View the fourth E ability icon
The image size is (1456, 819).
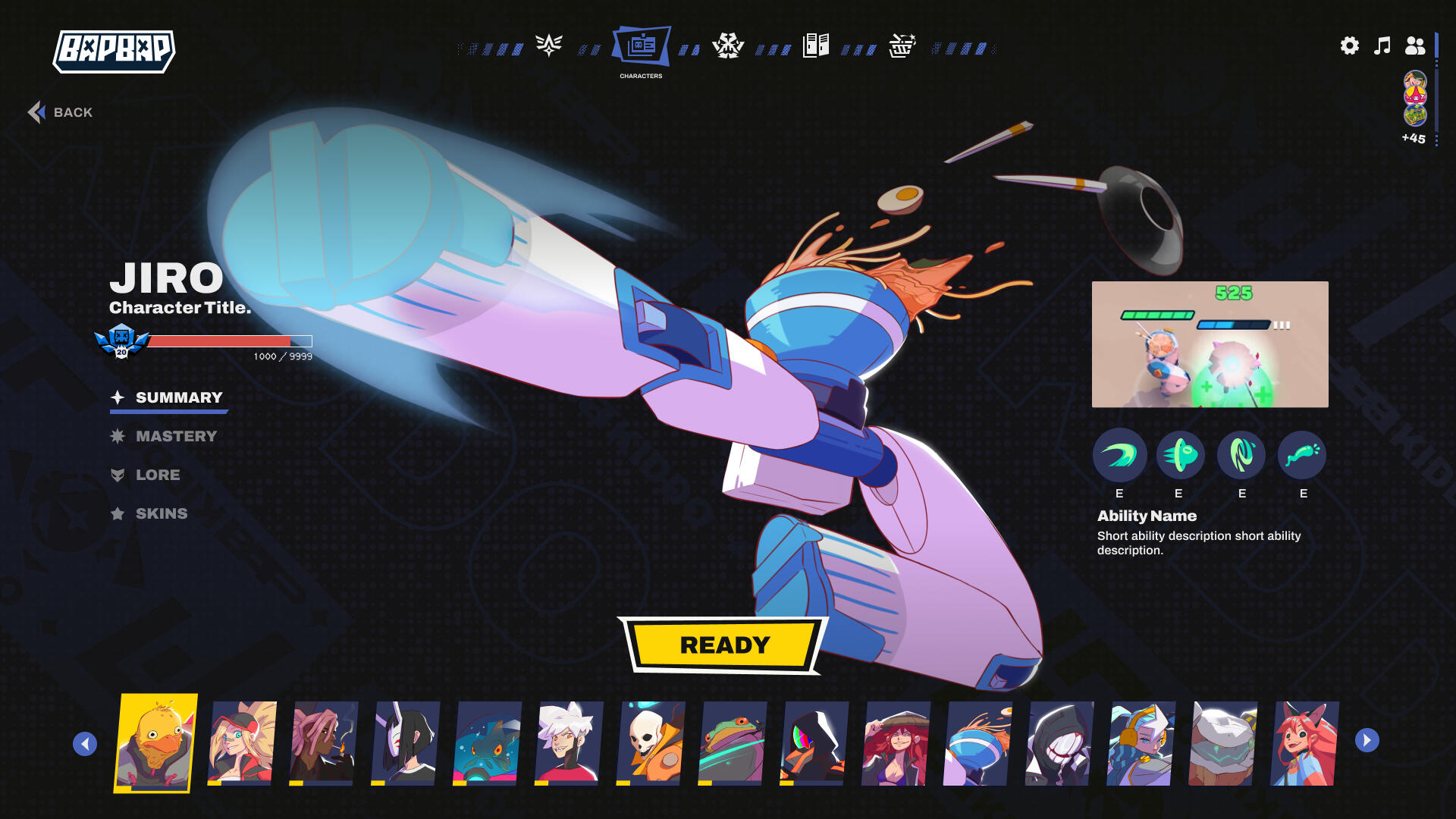coord(1302,456)
